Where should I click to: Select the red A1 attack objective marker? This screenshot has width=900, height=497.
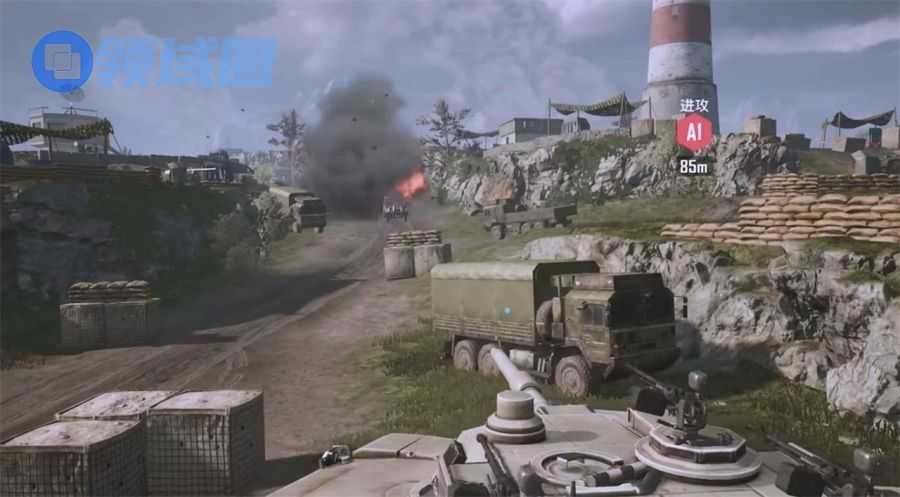point(694,133)
